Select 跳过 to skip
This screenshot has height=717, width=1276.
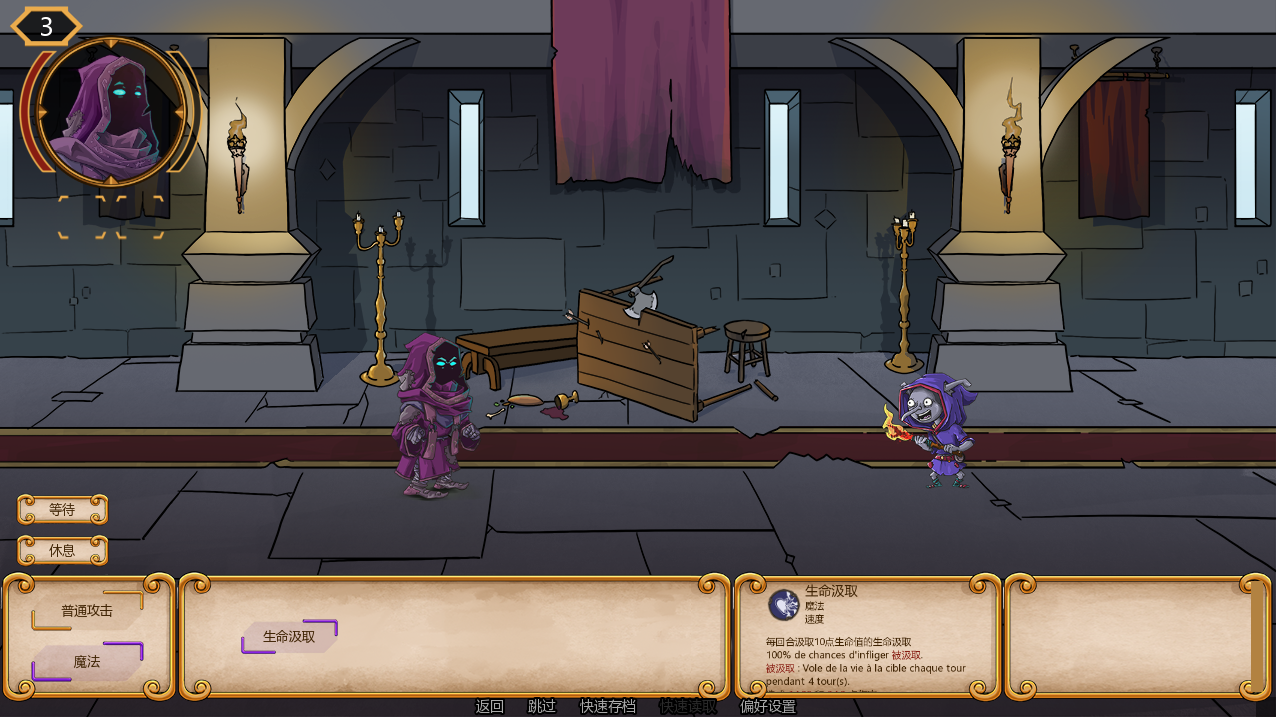(542, 706)
